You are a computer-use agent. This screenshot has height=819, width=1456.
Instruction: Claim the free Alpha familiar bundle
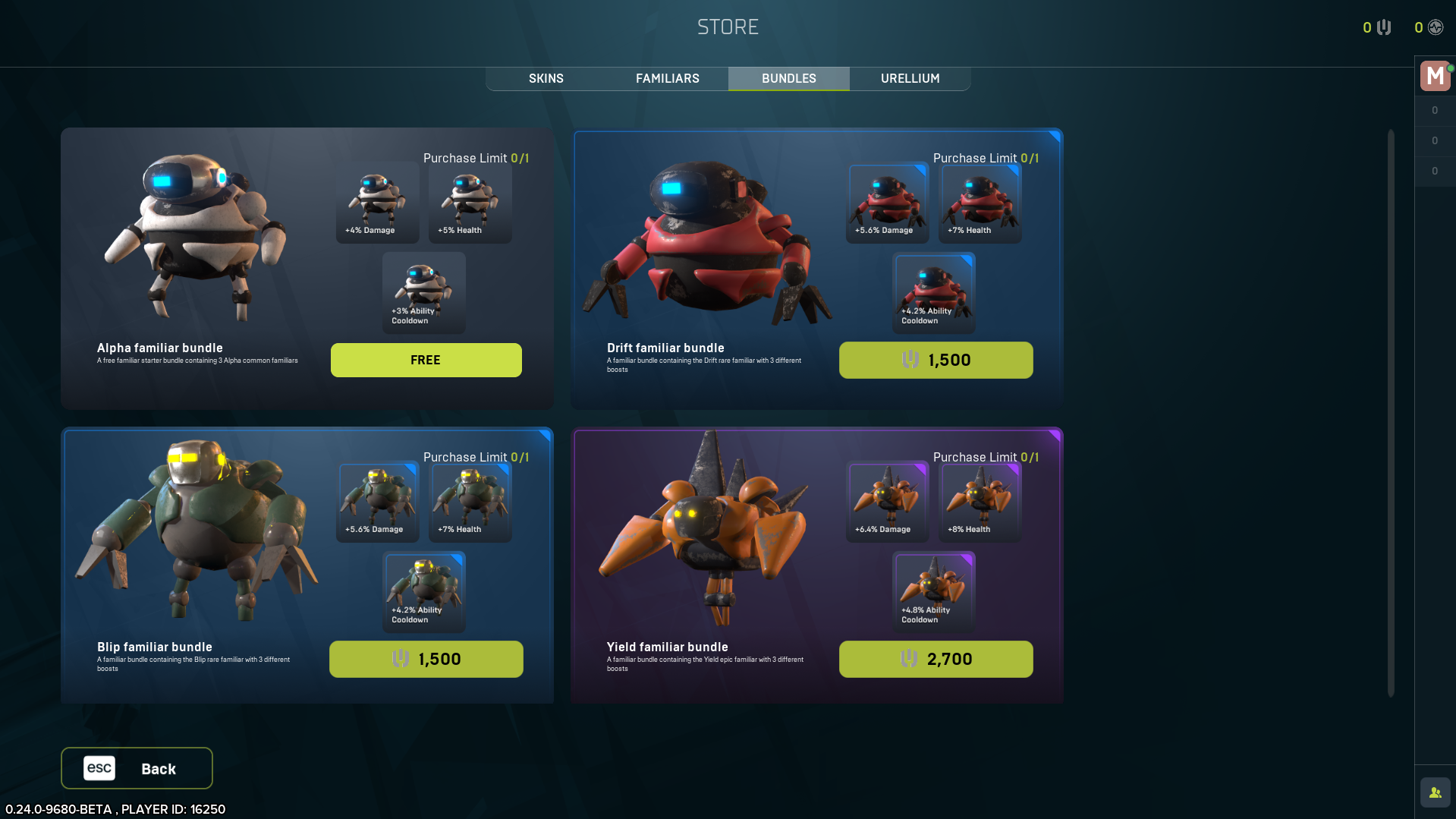click(x=426, y=360)
